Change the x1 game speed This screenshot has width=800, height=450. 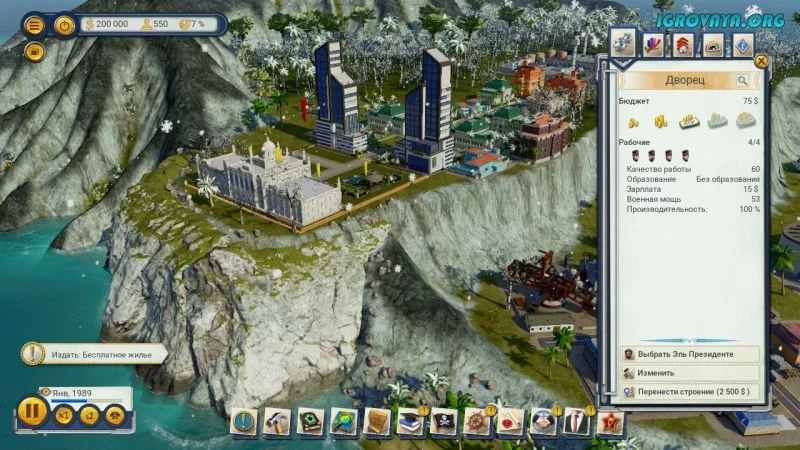65,413
